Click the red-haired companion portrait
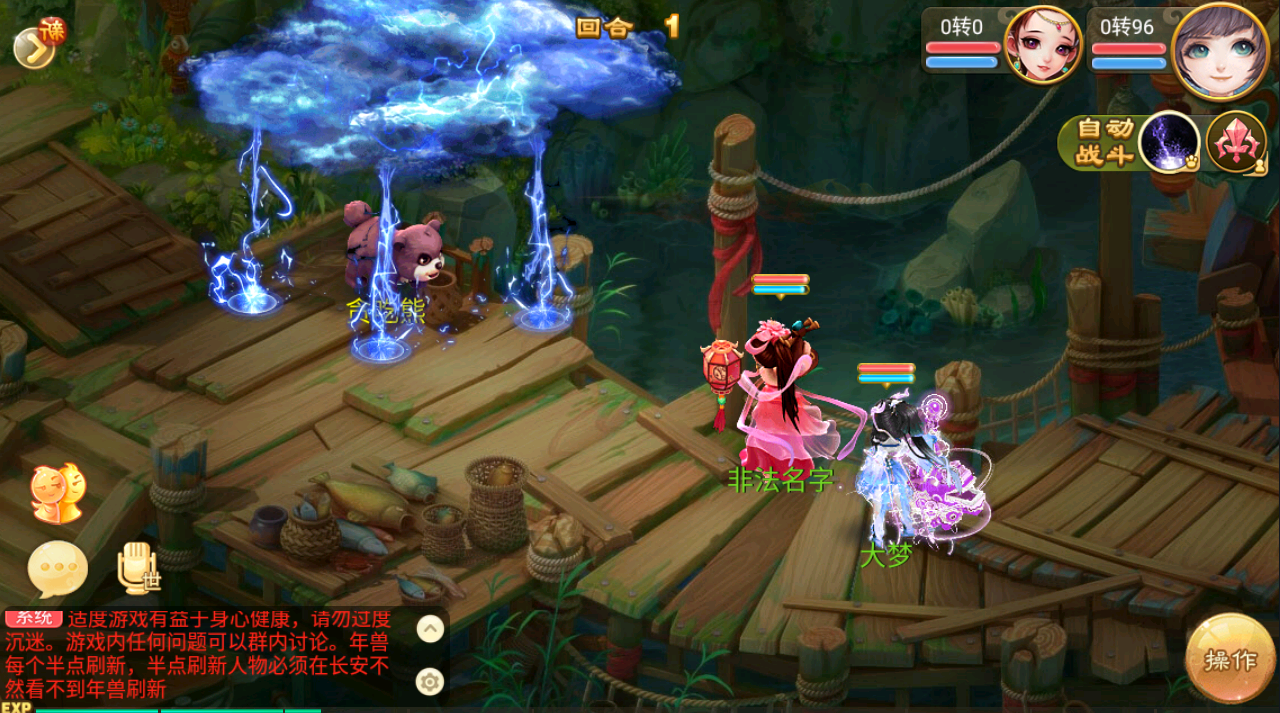1280x713 pixels. [x=1043, y=45]
